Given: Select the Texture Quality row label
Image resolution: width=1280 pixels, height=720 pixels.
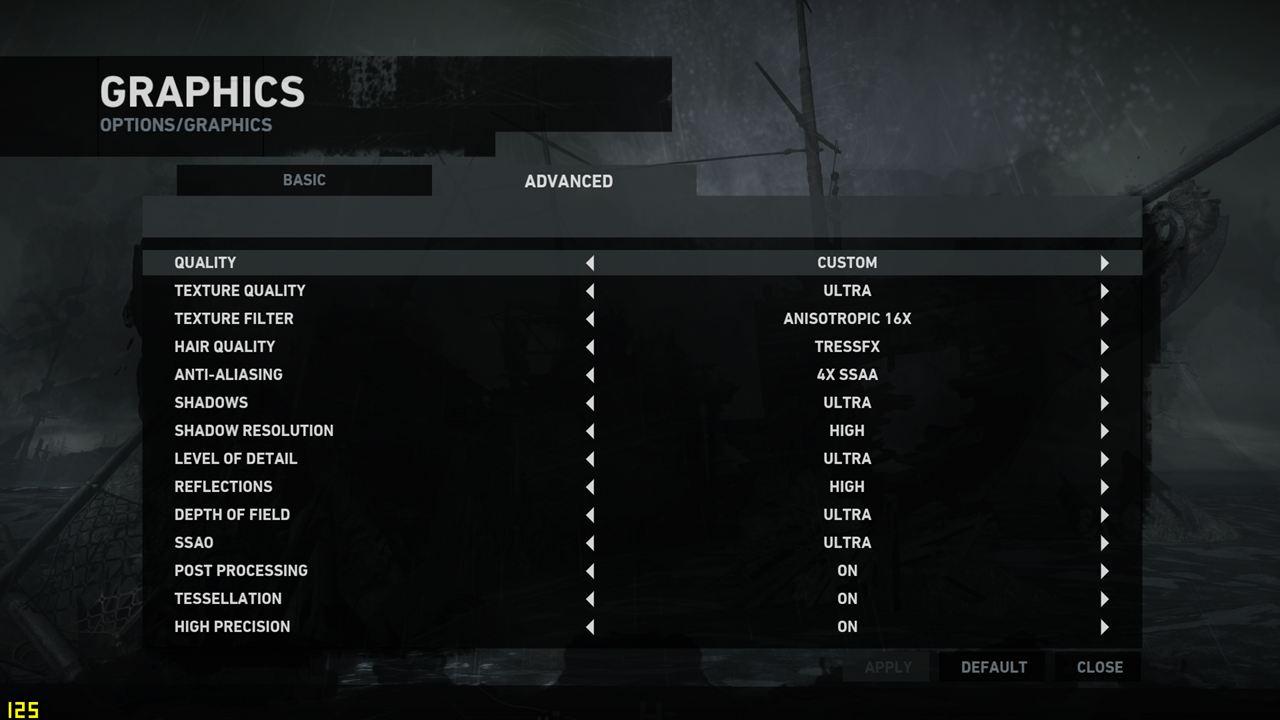Looking at the screenshot, I should pyautogui.click(x=240, y=291).
